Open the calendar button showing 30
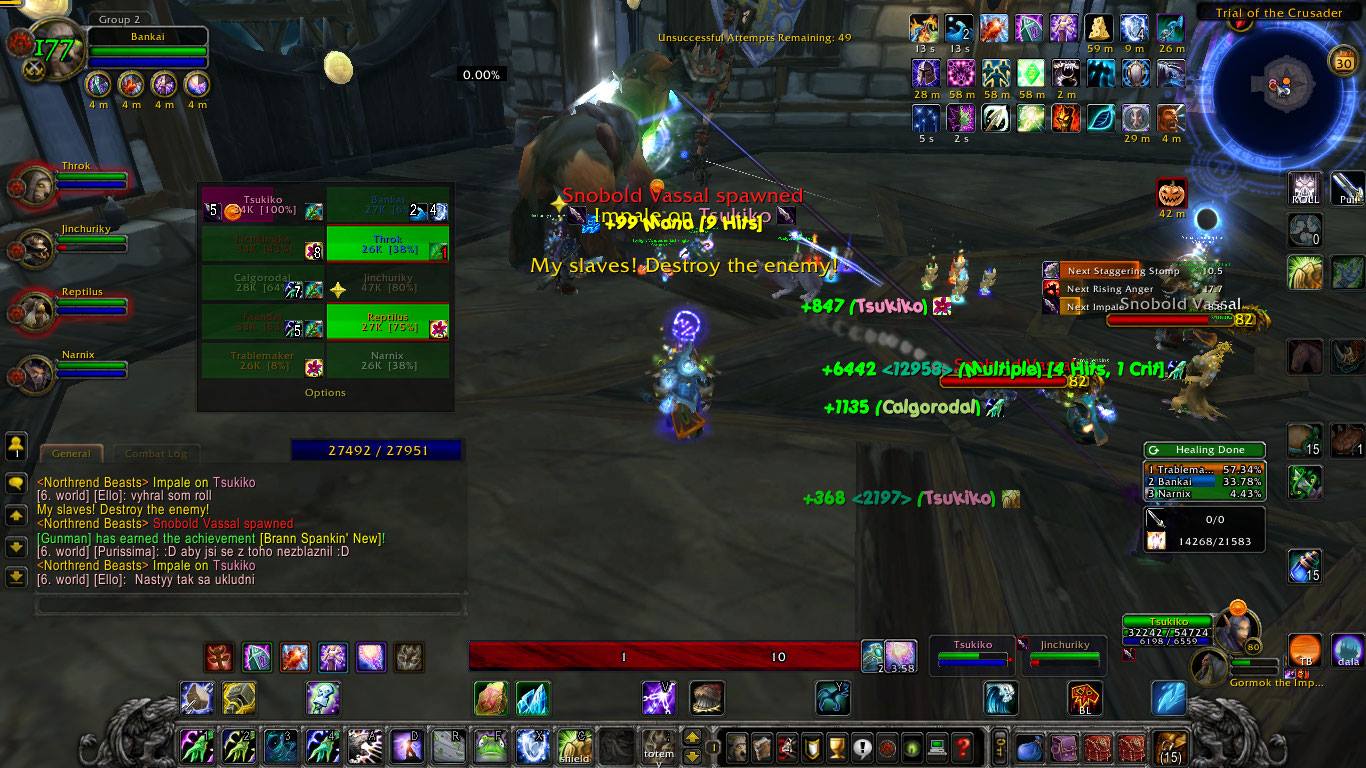 coord(1343,62)
